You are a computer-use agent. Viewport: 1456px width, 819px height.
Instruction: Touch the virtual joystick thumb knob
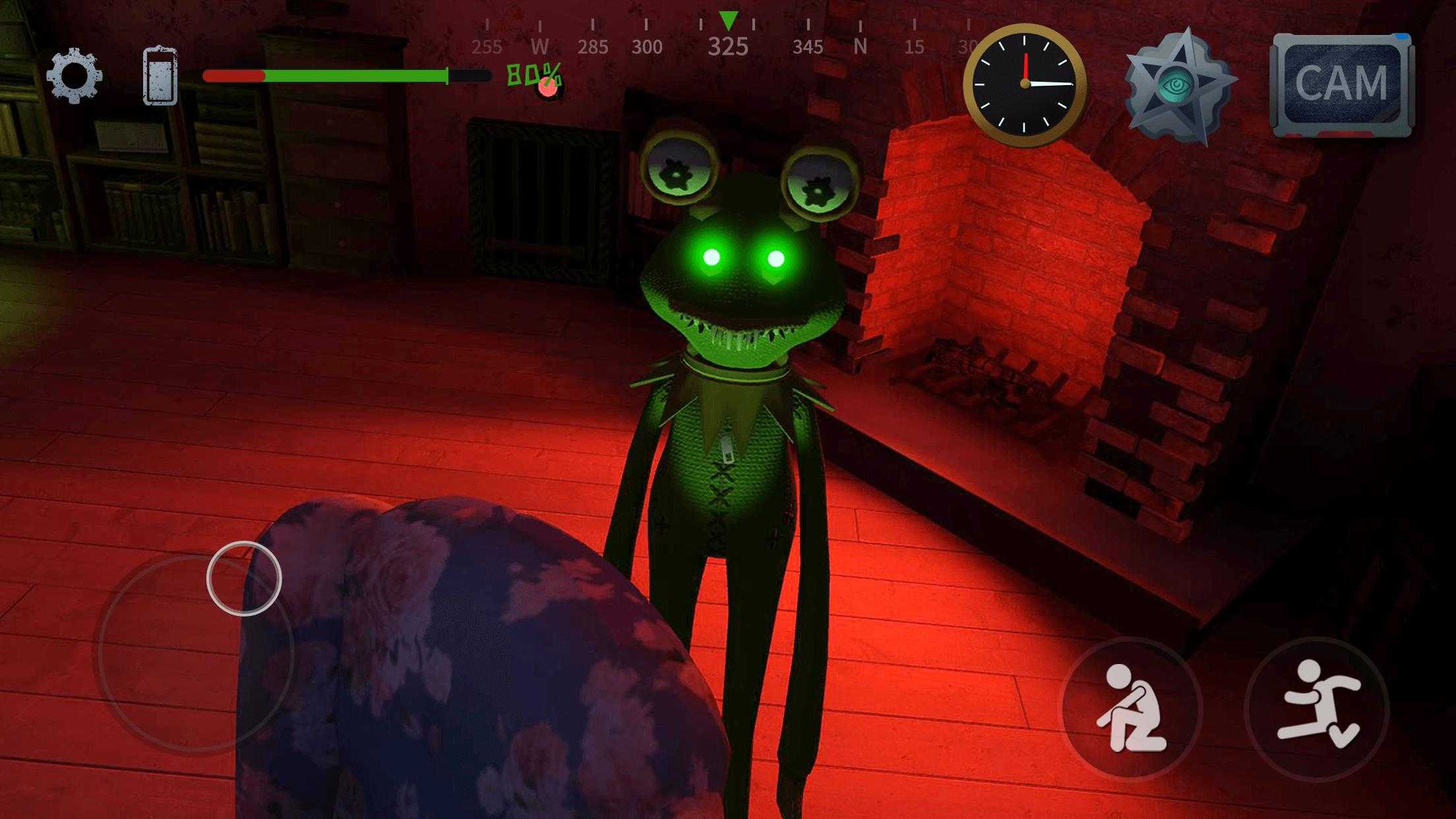[x=244, y=578]
